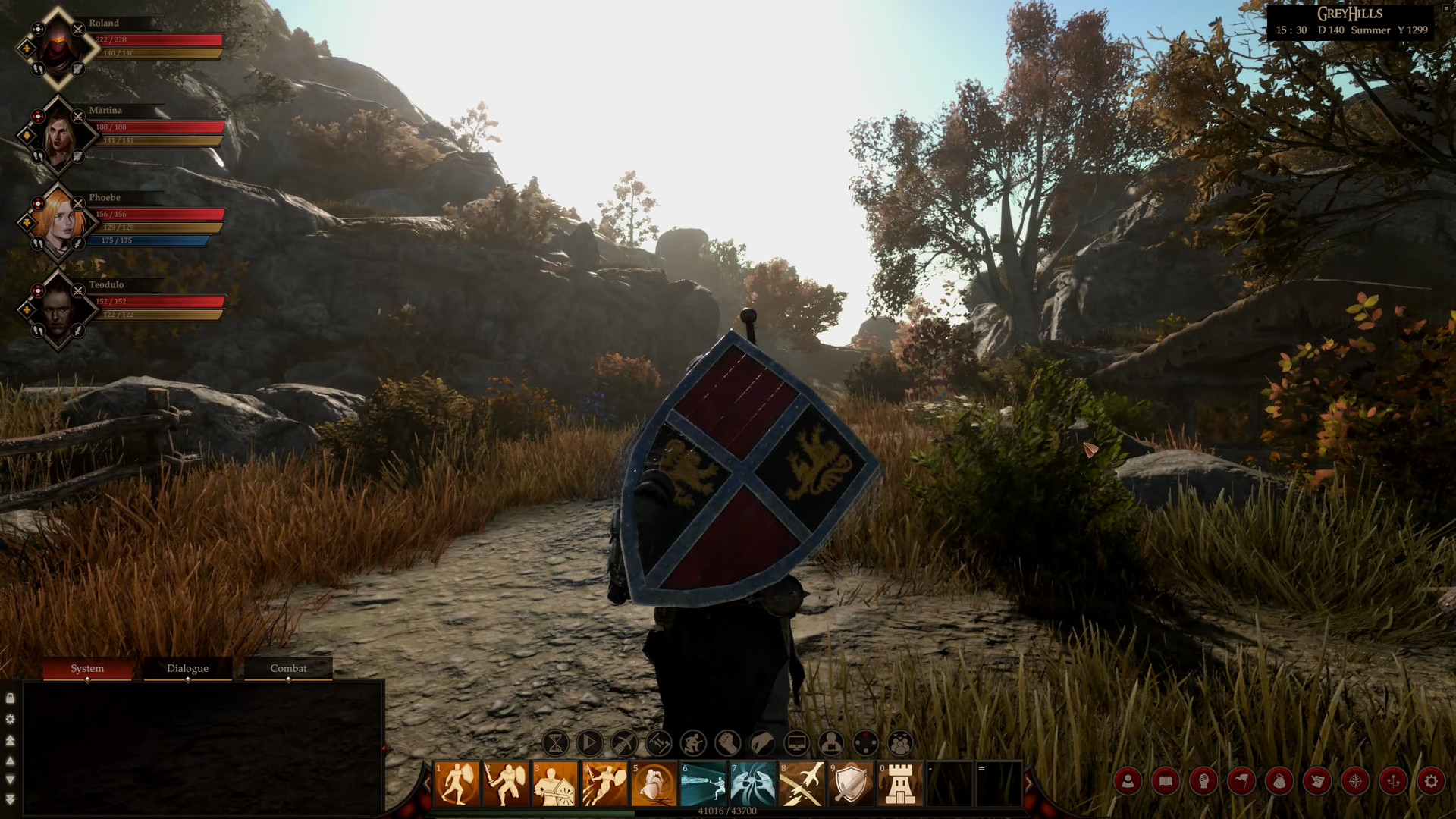1456x819 pixels.
Task: Open the journal book icon
Action: click(x=1166, y=780)
